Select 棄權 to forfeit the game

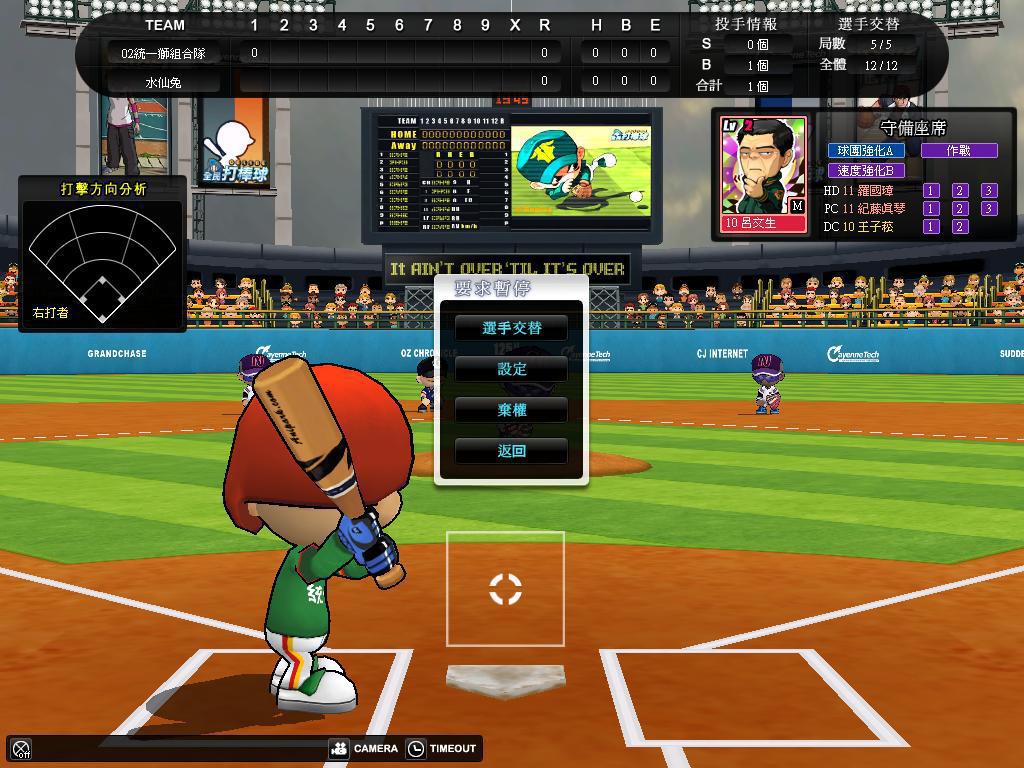tap(511, 410)
